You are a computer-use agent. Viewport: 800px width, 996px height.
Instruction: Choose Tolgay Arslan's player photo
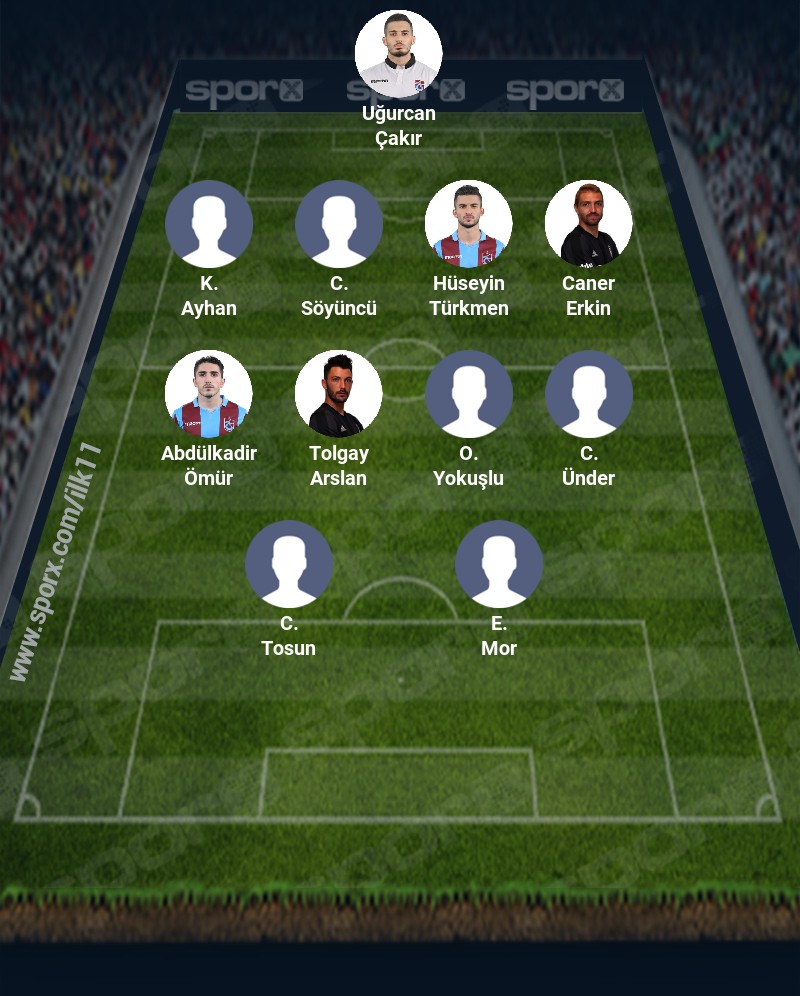(339, 394)
